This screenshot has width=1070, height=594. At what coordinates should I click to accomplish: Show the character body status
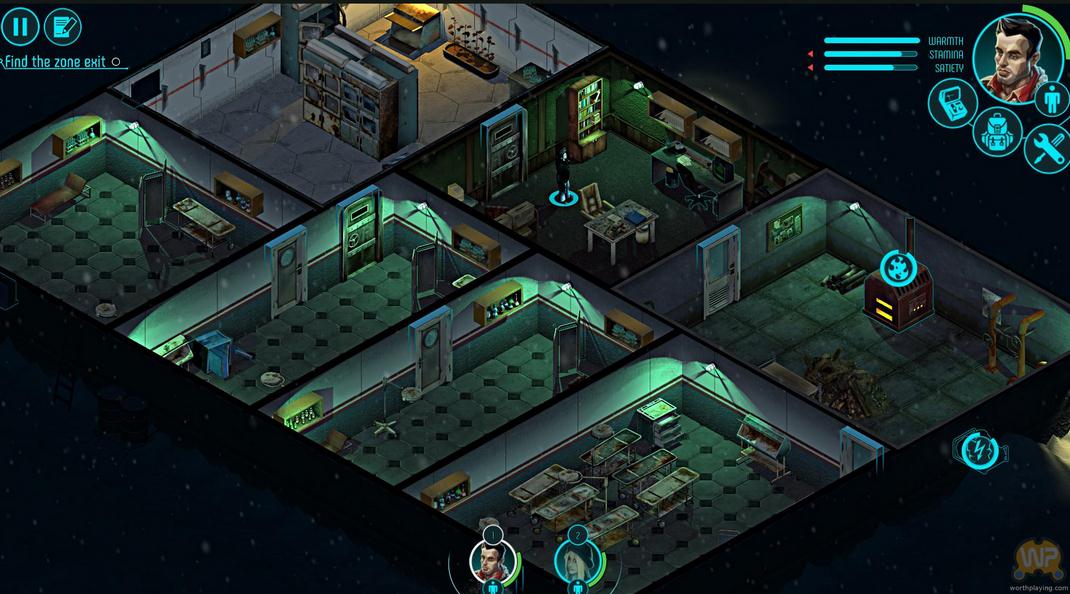[x=1050, y=100]
